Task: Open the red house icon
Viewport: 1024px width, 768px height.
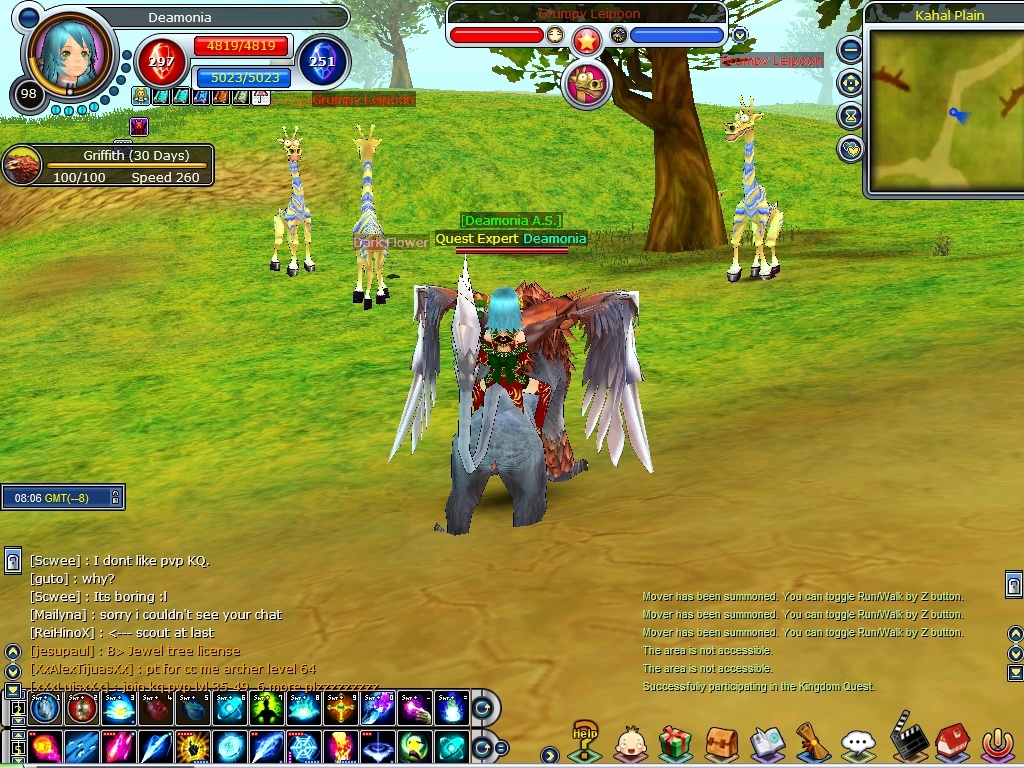Action: (951, 741)
